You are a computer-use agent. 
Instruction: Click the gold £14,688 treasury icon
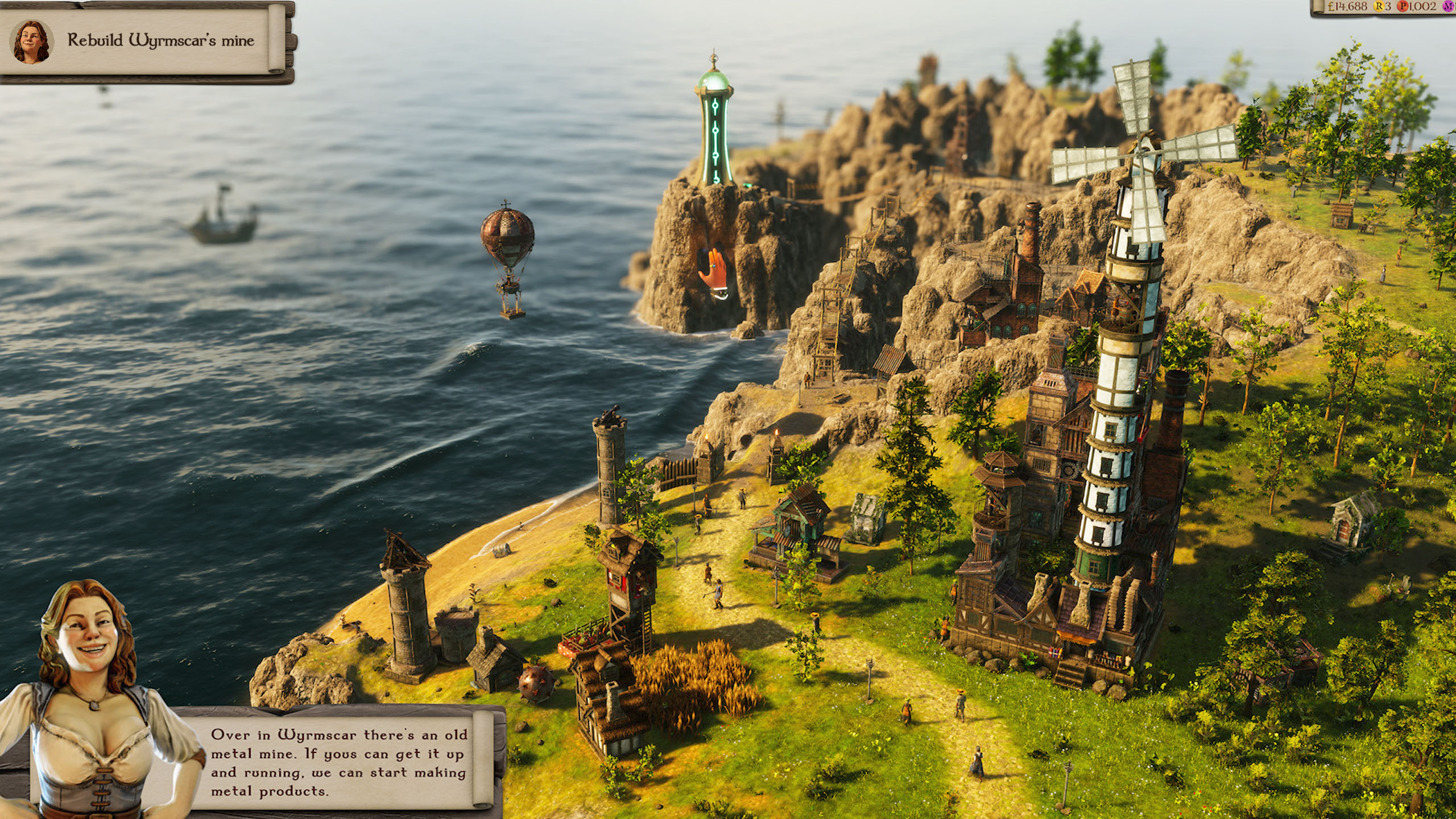click(x=1330, y=6)
